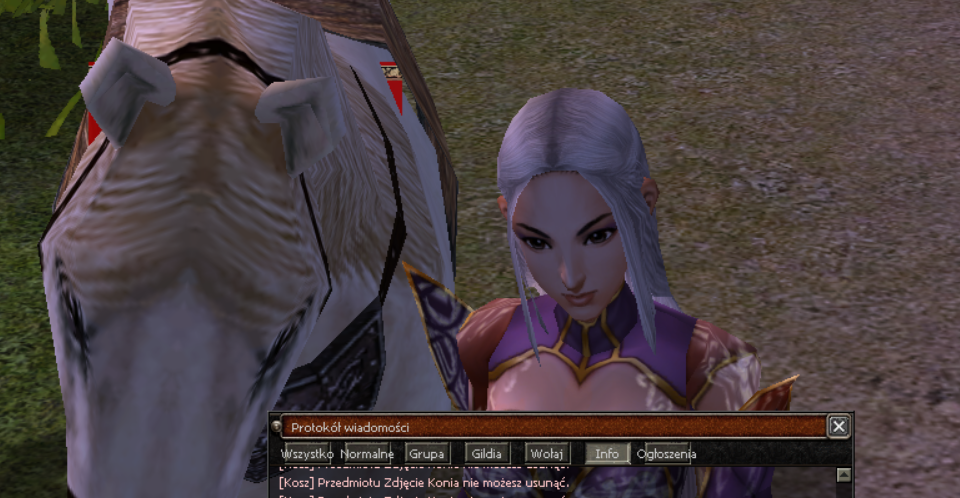Choose the Wołaj message filter

(548, 453)
